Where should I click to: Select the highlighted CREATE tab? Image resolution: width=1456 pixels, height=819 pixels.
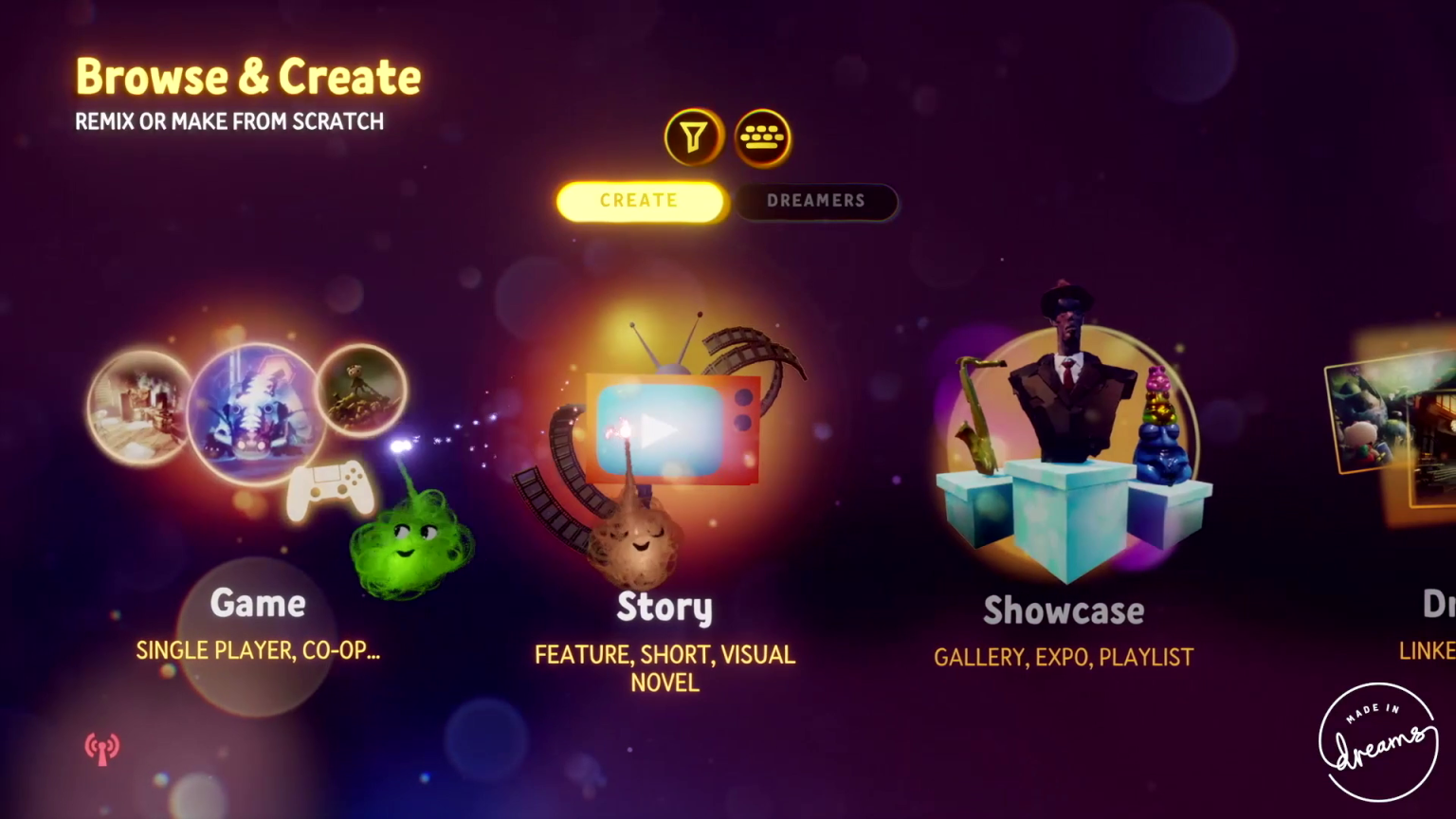pos(639,200)
